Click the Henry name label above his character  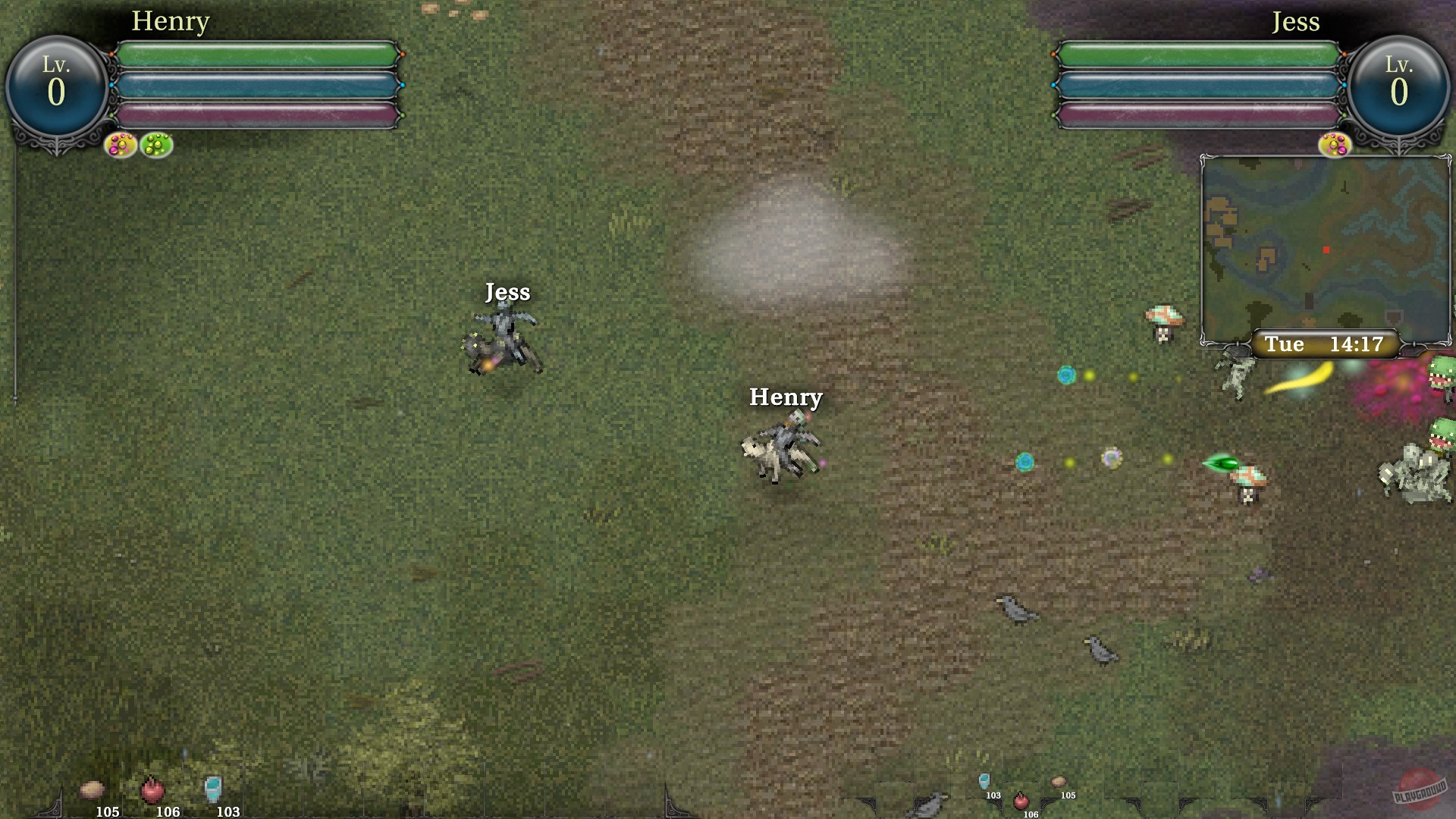pyautogui.click(x=786, y=397)
